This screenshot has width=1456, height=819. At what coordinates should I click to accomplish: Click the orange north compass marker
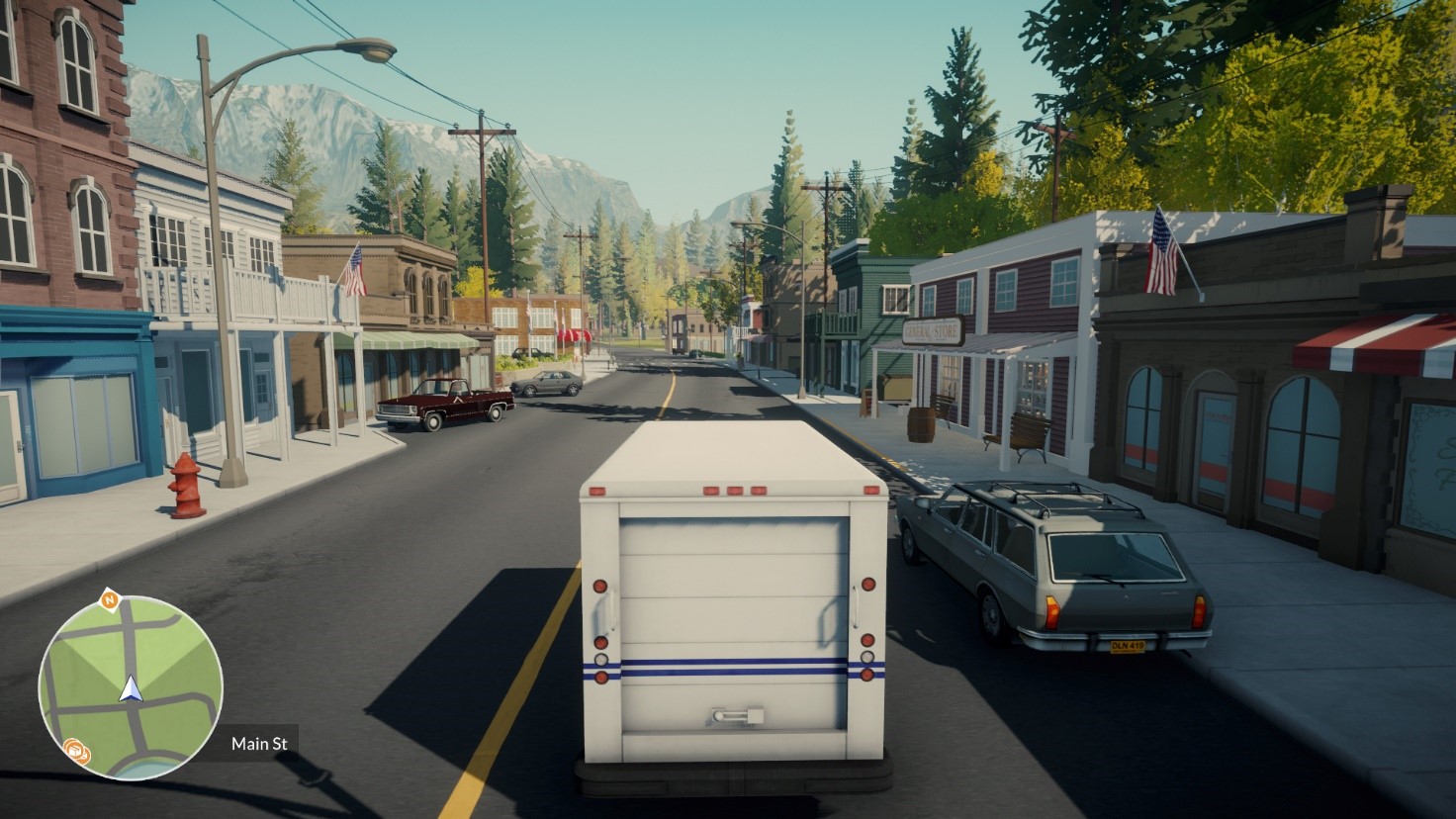pos(109,599)
